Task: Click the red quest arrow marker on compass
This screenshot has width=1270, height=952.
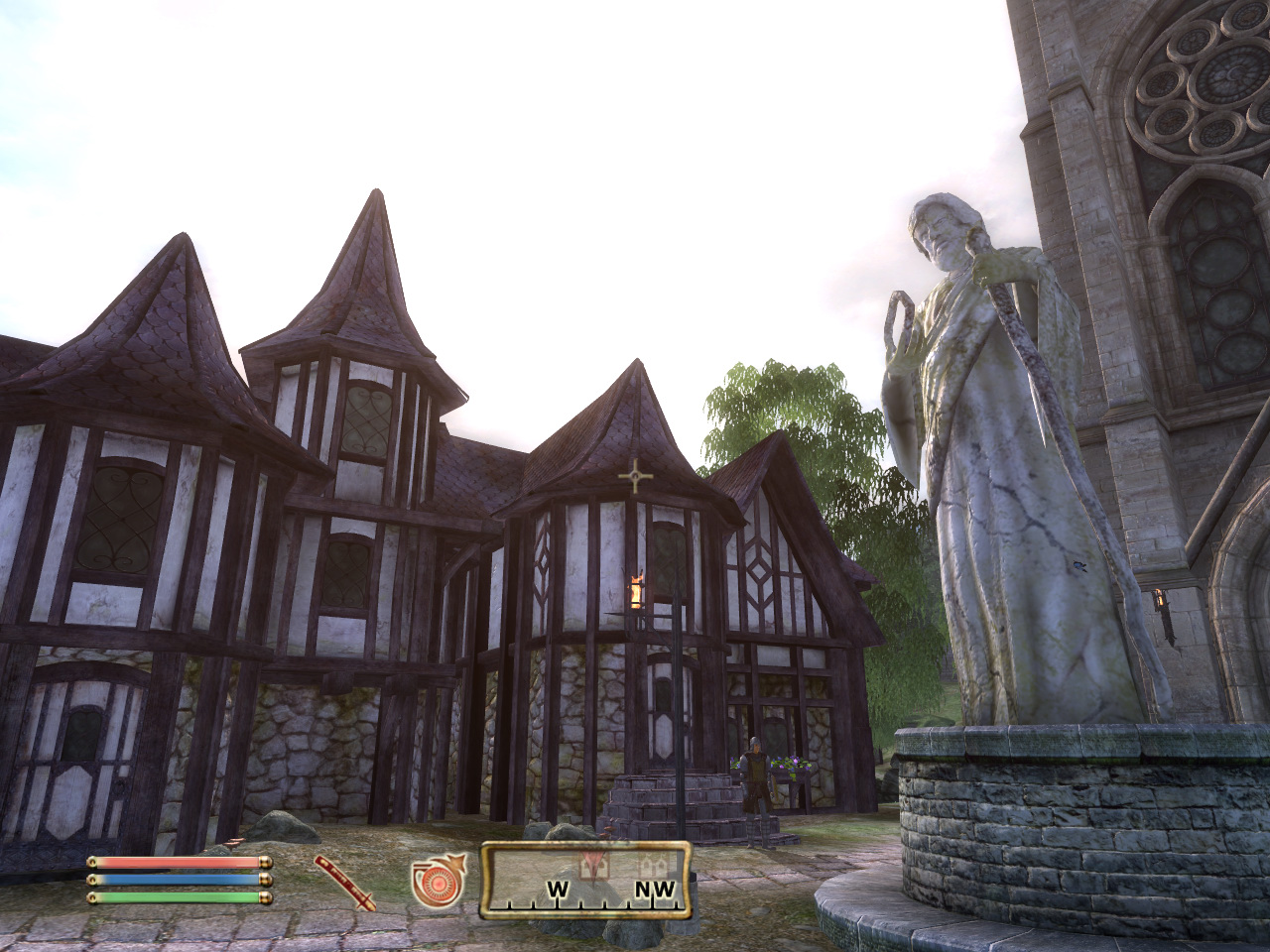Action: 594,861
